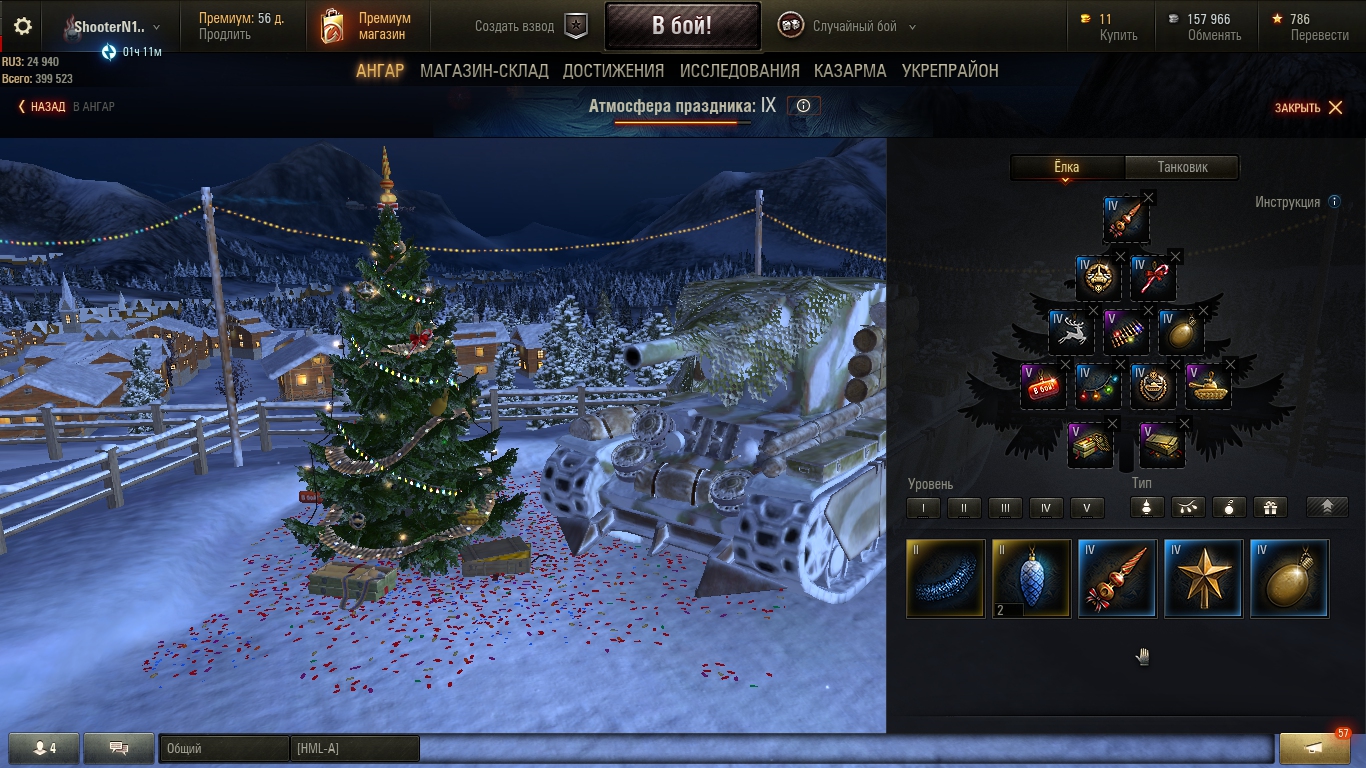Switch to the МАГАЗИН-СКЛАД section

tap(483, 71)
